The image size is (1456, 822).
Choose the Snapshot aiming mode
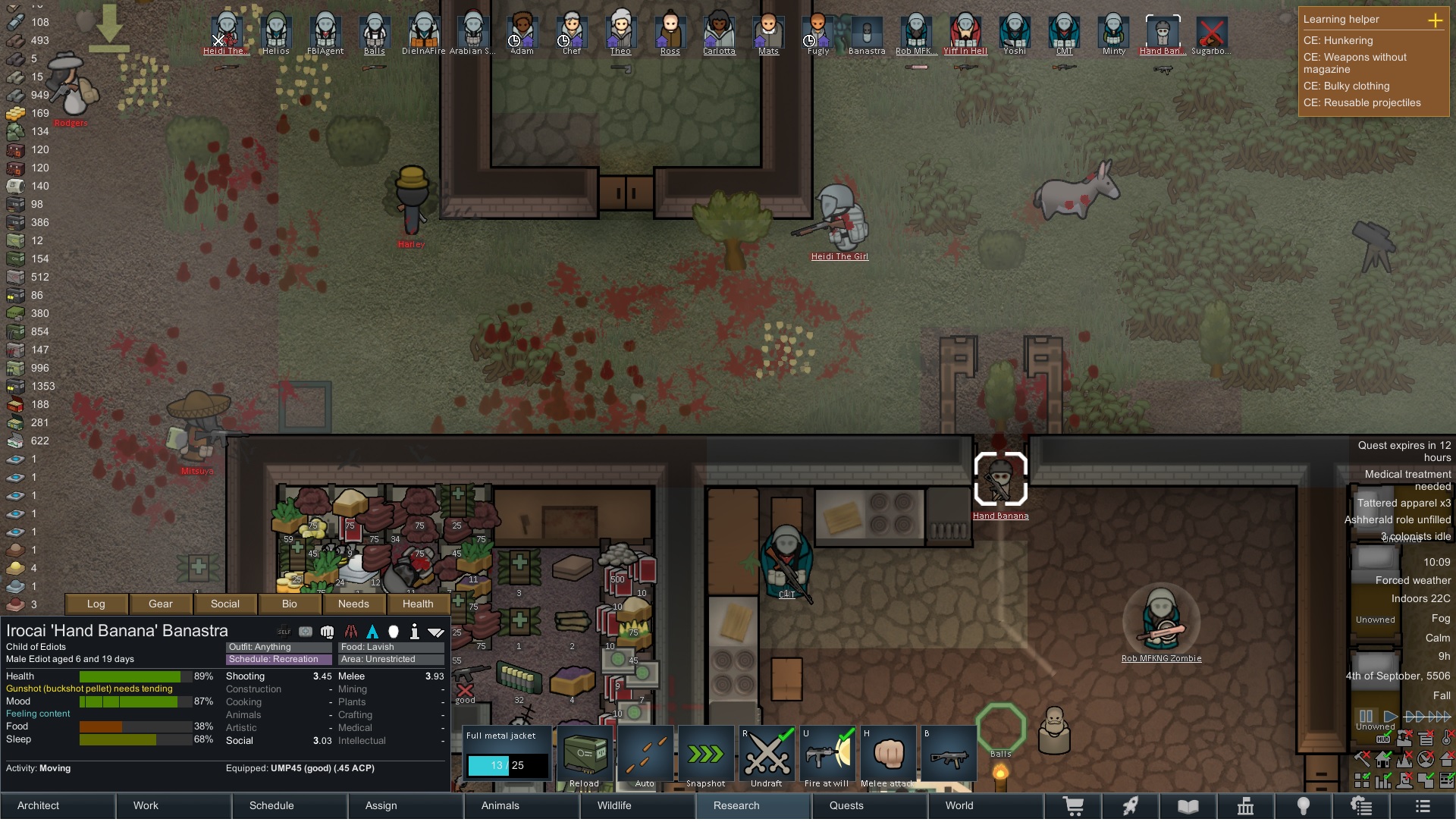tap(706, 755)
